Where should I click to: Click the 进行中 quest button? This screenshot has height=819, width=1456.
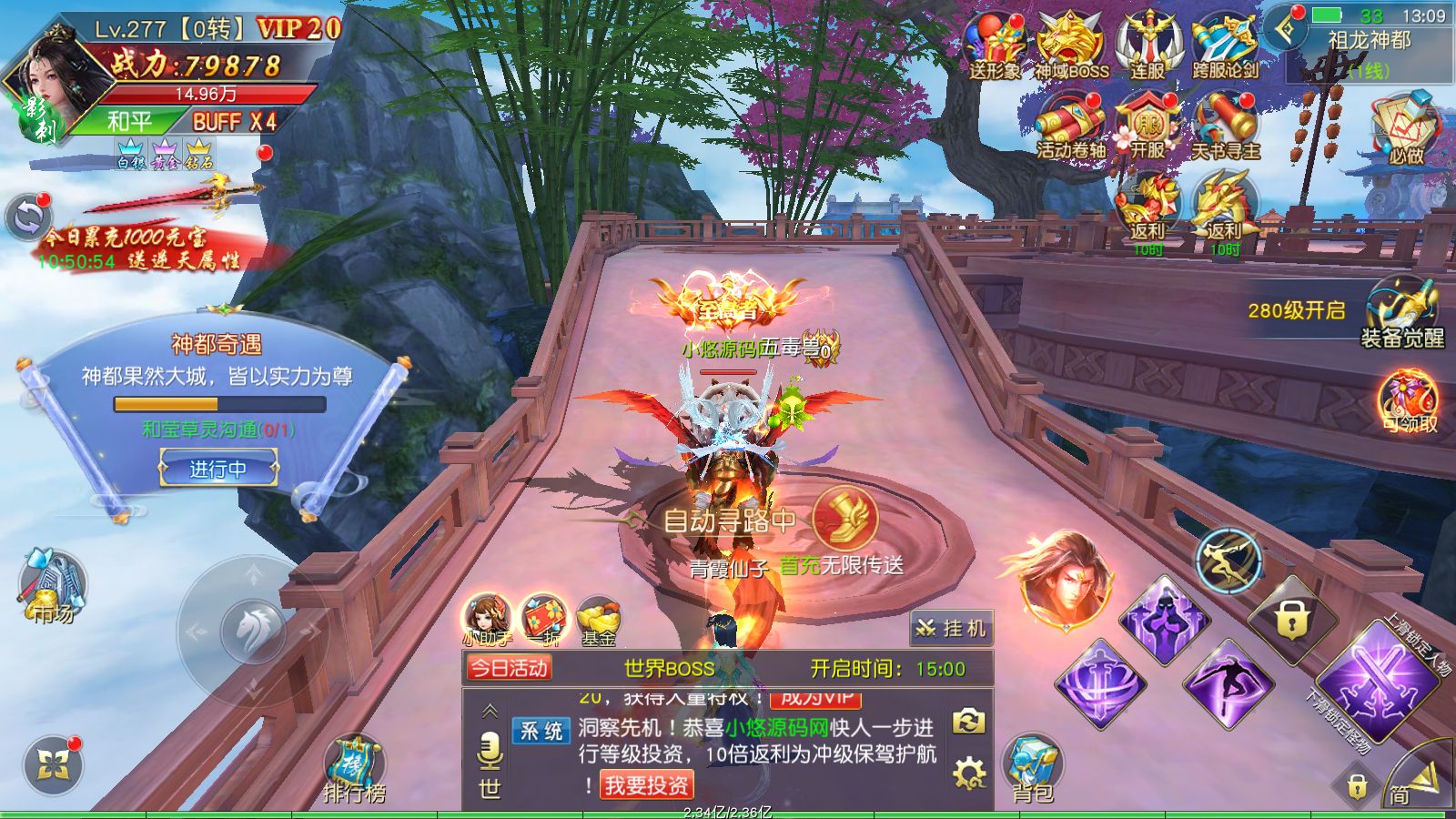pos(218,470)
